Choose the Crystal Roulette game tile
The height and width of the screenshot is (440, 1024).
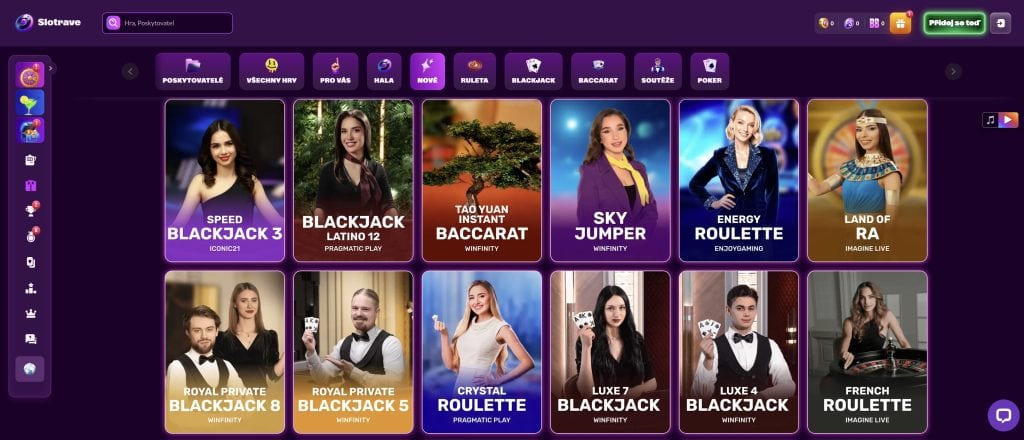click(482, 352)
